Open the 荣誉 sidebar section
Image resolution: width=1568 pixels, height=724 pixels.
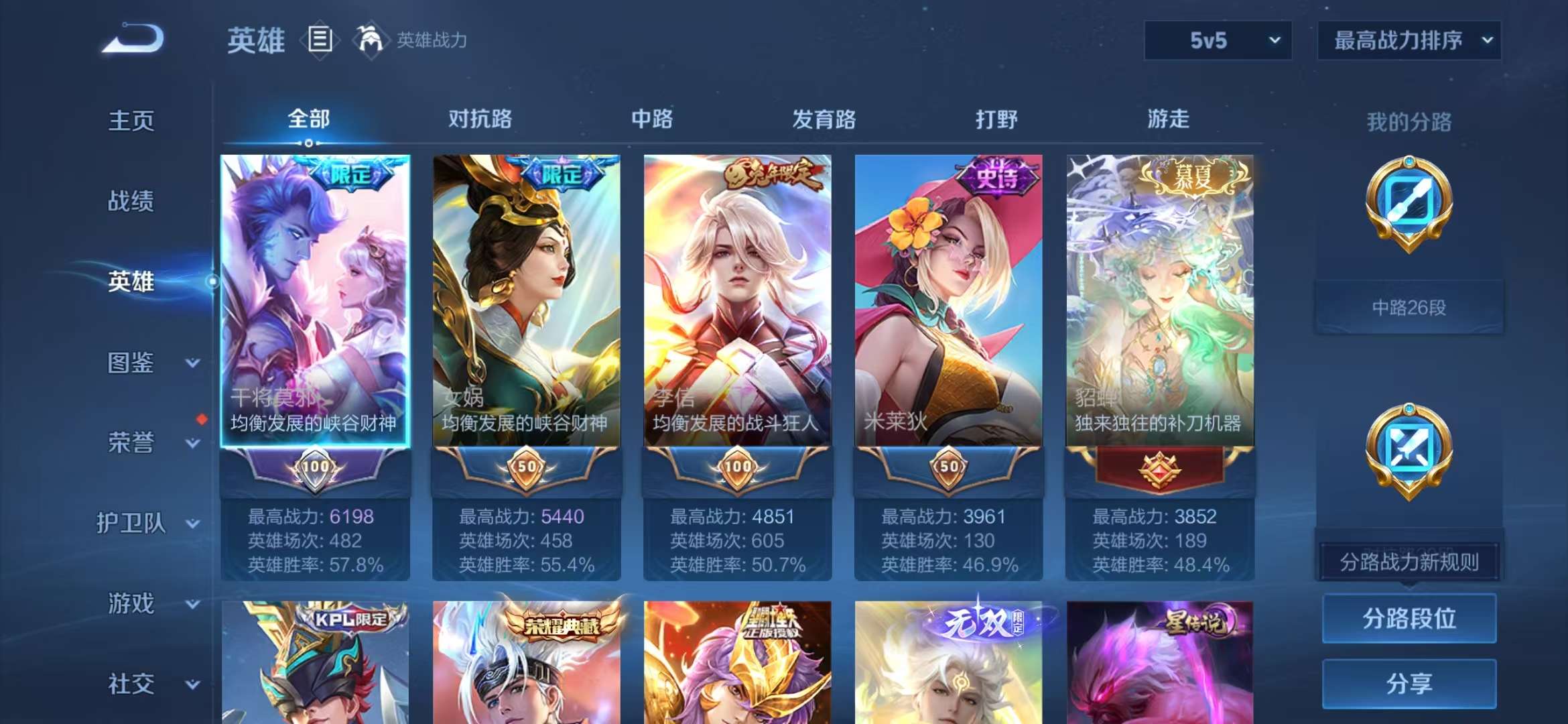click(x=132, y=443)
